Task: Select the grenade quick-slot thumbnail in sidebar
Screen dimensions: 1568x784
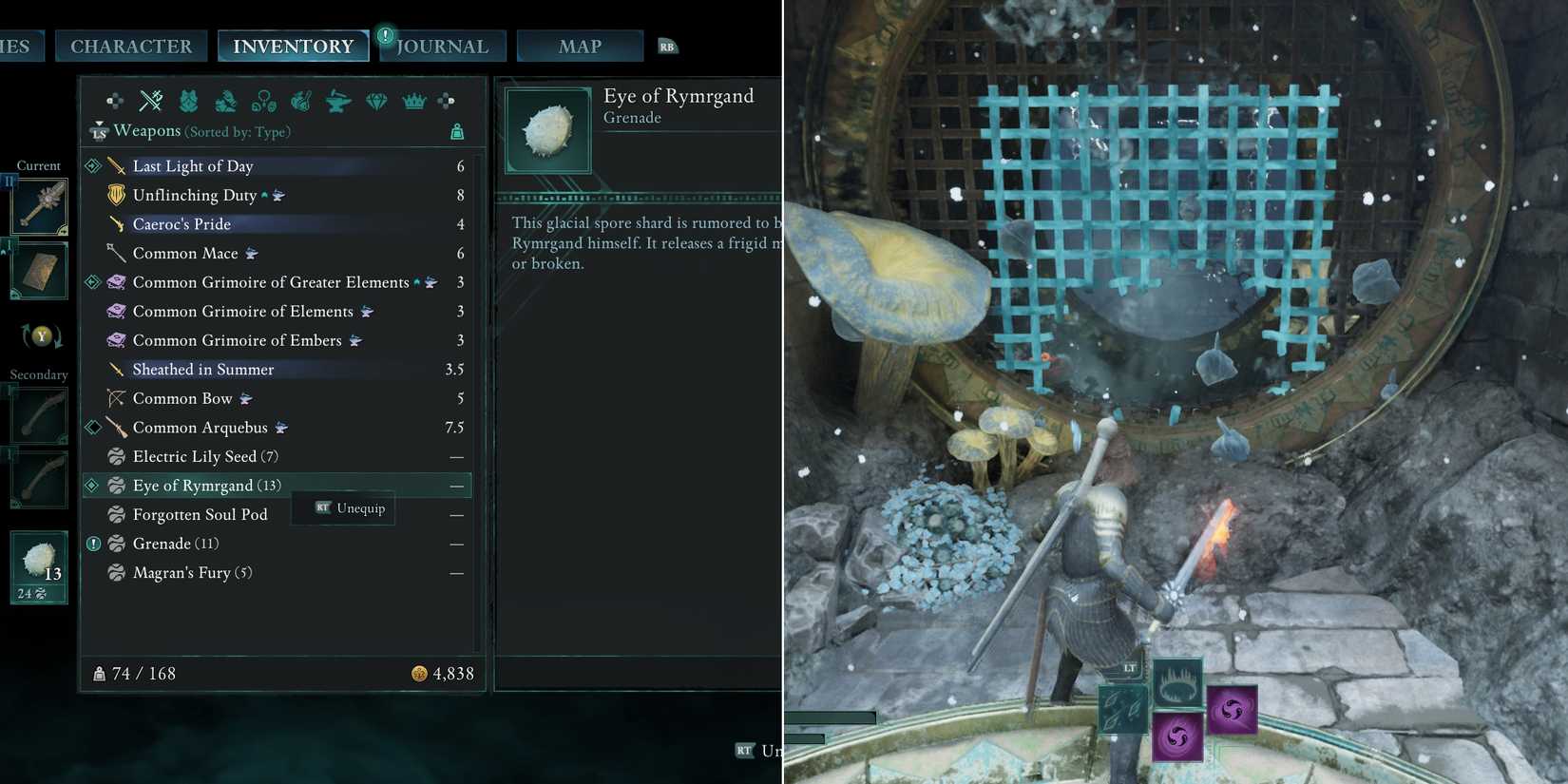Action: [x=37, y=566]
